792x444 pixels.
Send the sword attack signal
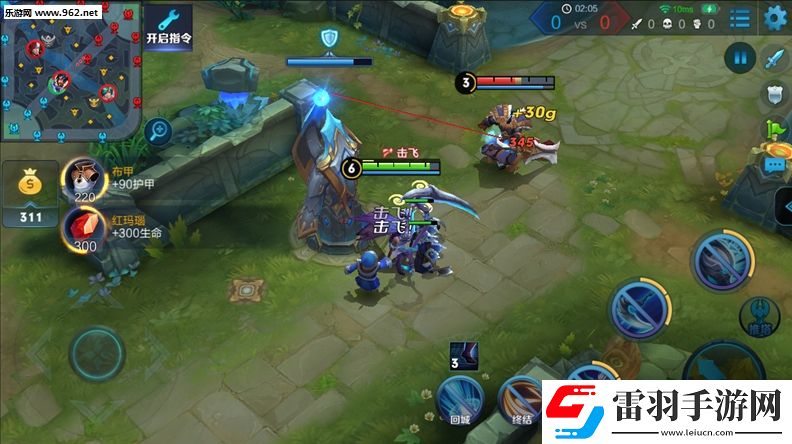click(x=775, y=57)
